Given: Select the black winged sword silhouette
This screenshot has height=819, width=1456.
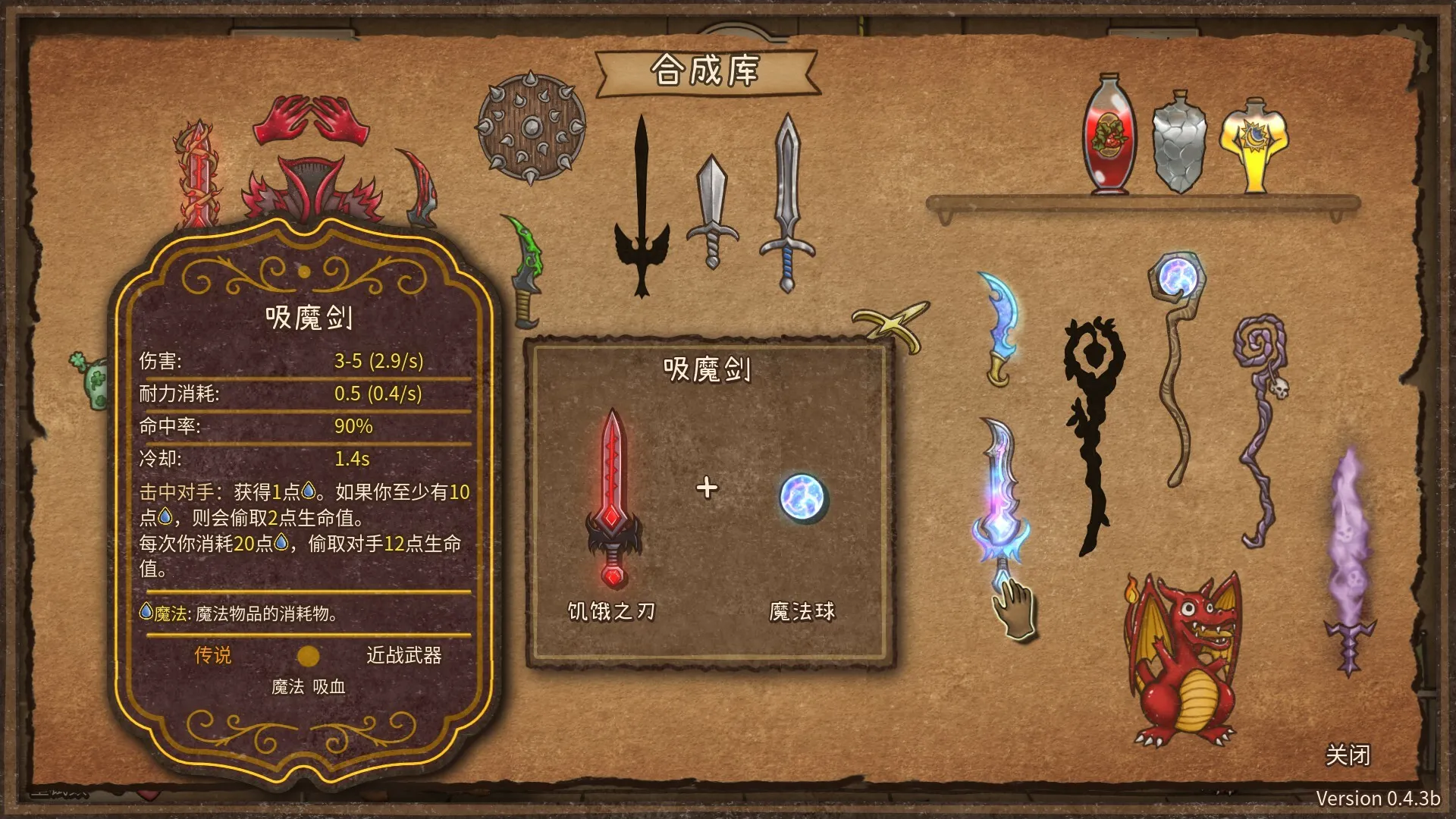Looking at the screenshot, I should point(643,197).
